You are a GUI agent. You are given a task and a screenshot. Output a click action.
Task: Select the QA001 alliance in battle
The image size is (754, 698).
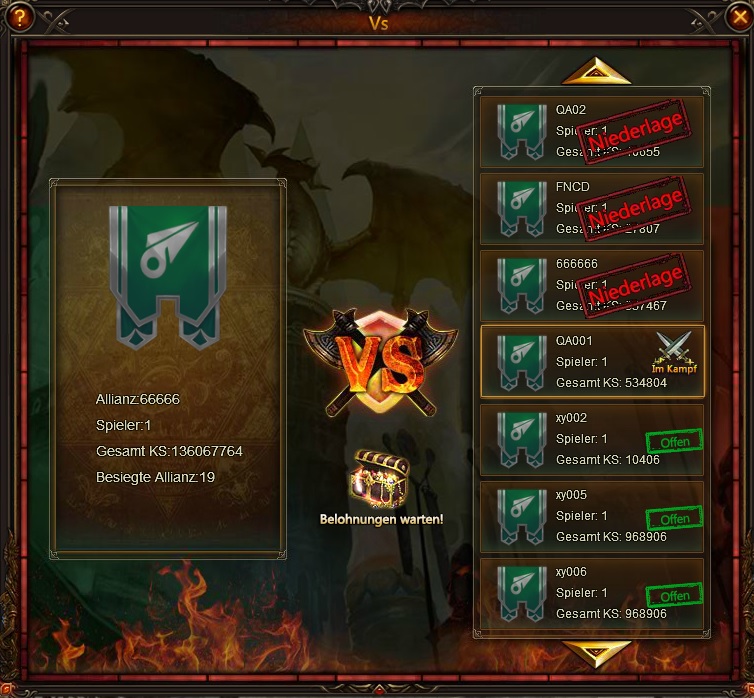(x=592, y=362)
